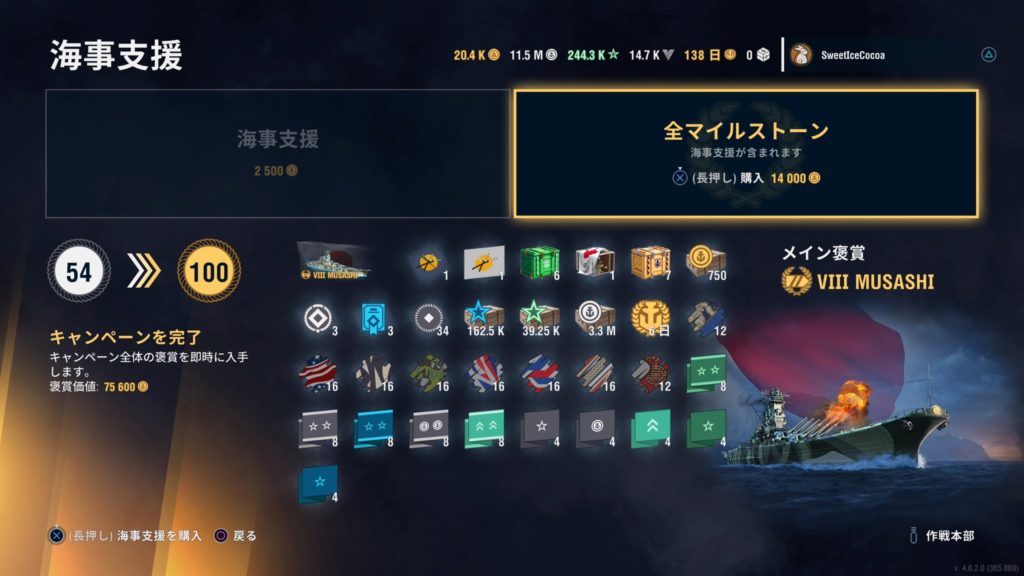
Task: Select the blue star 162.5 K crate
Action: pos(483,318)
